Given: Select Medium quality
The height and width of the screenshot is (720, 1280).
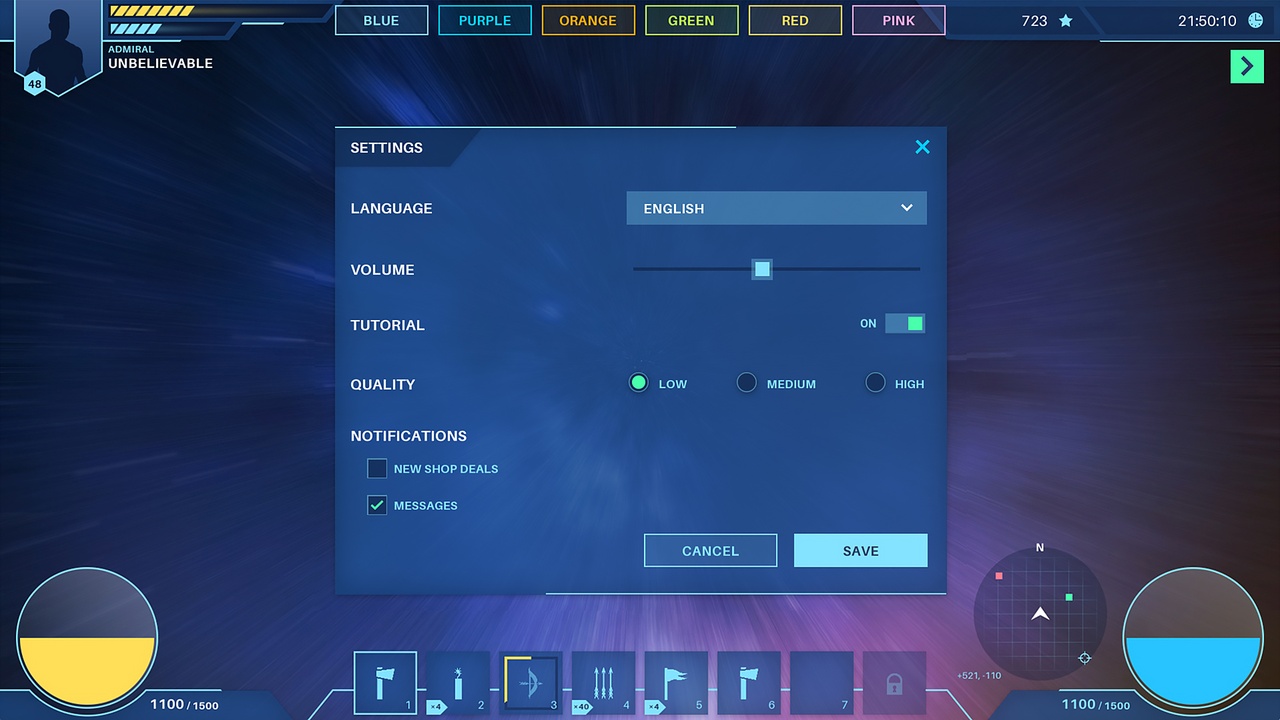Looking at the screenshot, I should (x=746, y=382).
